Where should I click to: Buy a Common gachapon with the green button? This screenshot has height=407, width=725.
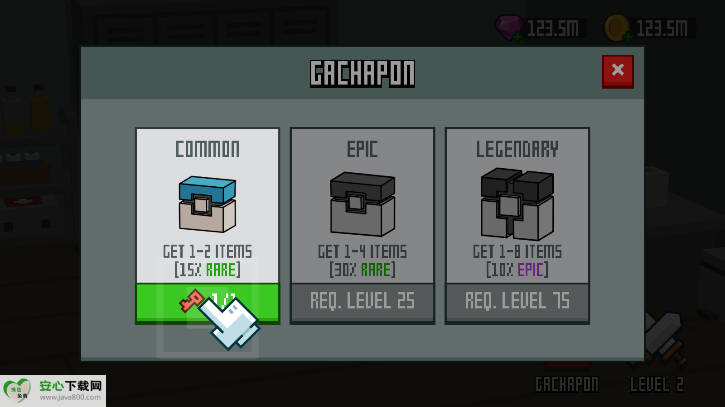coord(207,301)
